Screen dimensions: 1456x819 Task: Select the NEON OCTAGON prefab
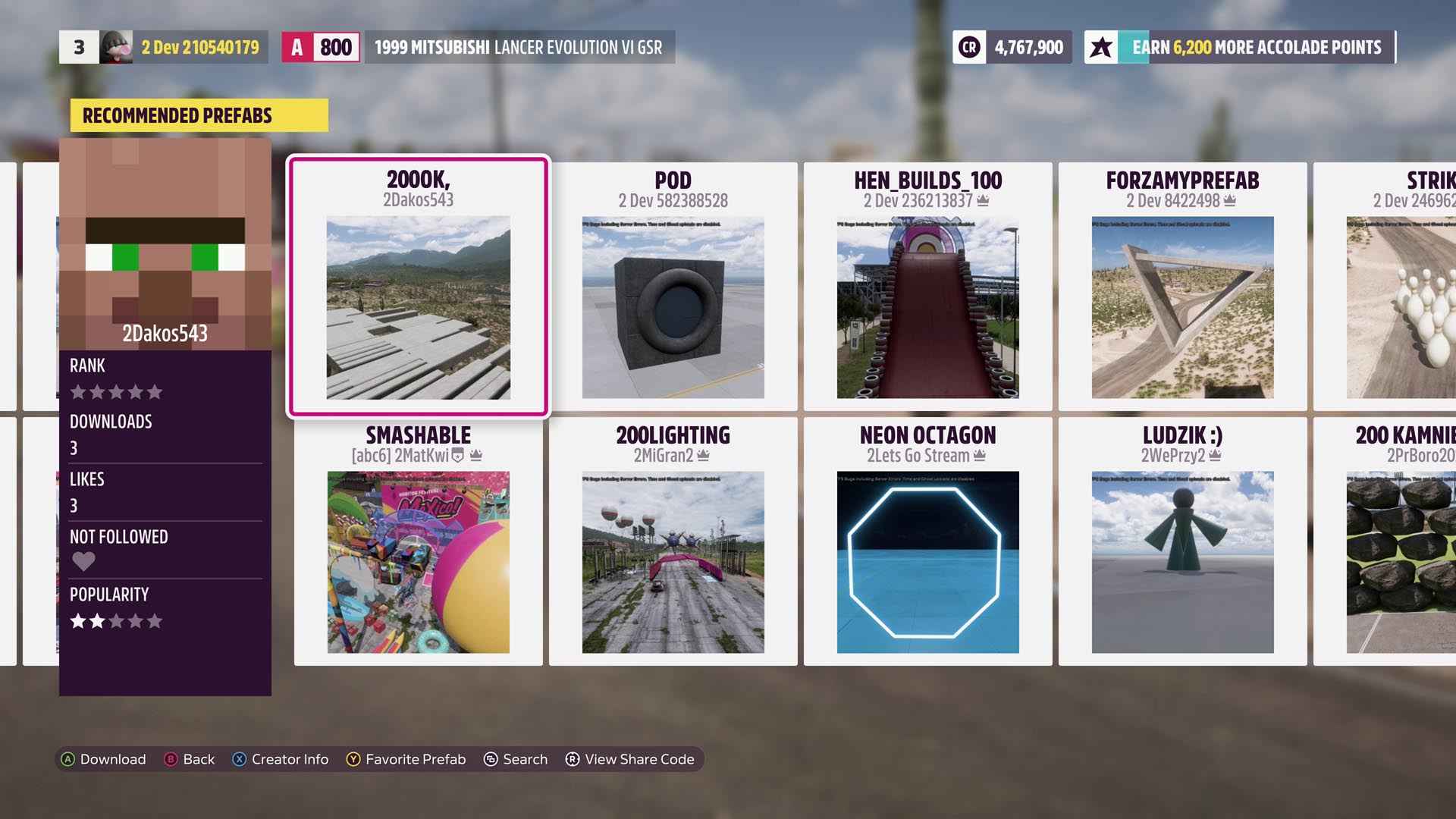pyautogui.click(x=927, y=541)
